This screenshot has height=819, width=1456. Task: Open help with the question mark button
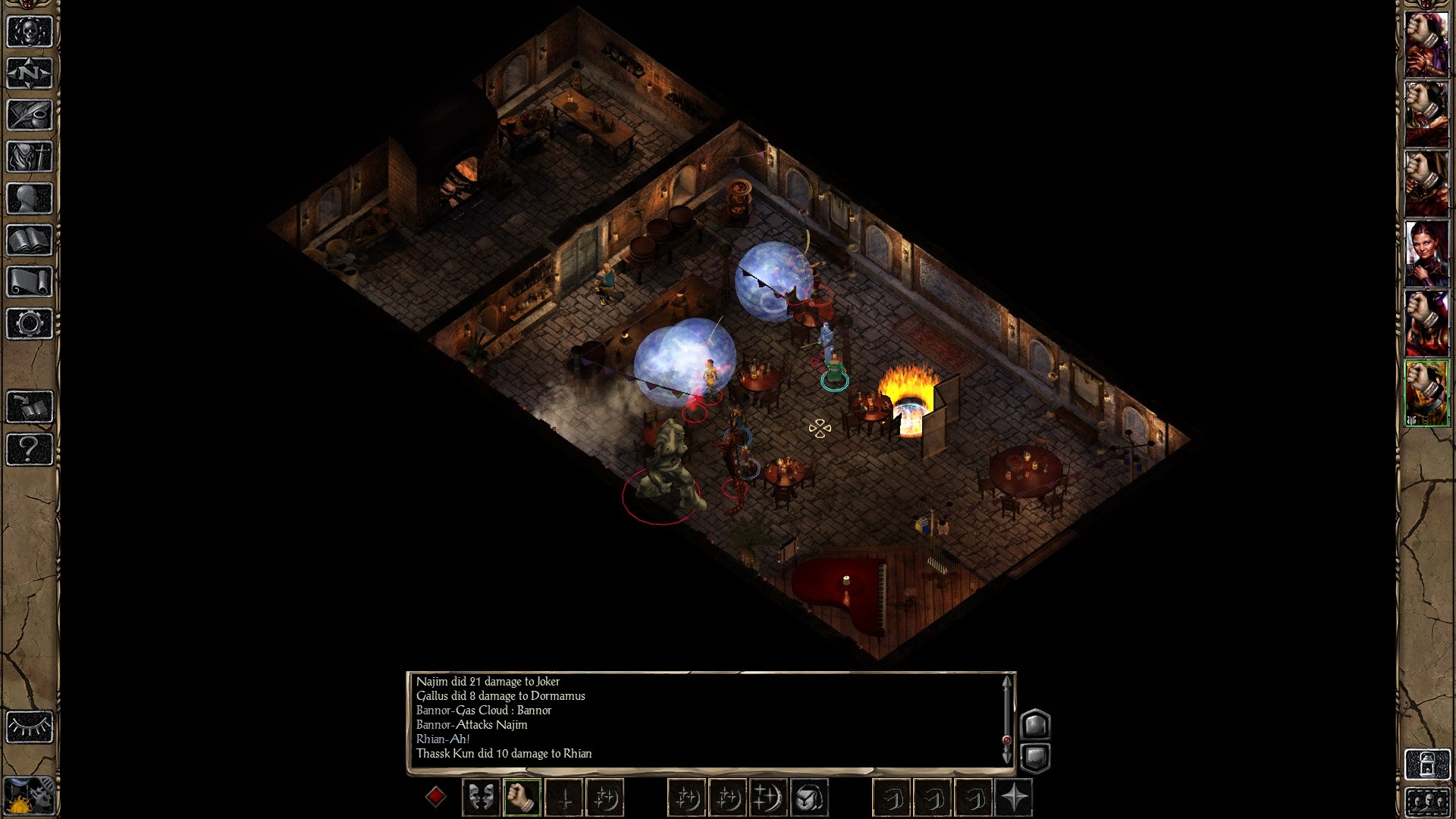(30, 449)
